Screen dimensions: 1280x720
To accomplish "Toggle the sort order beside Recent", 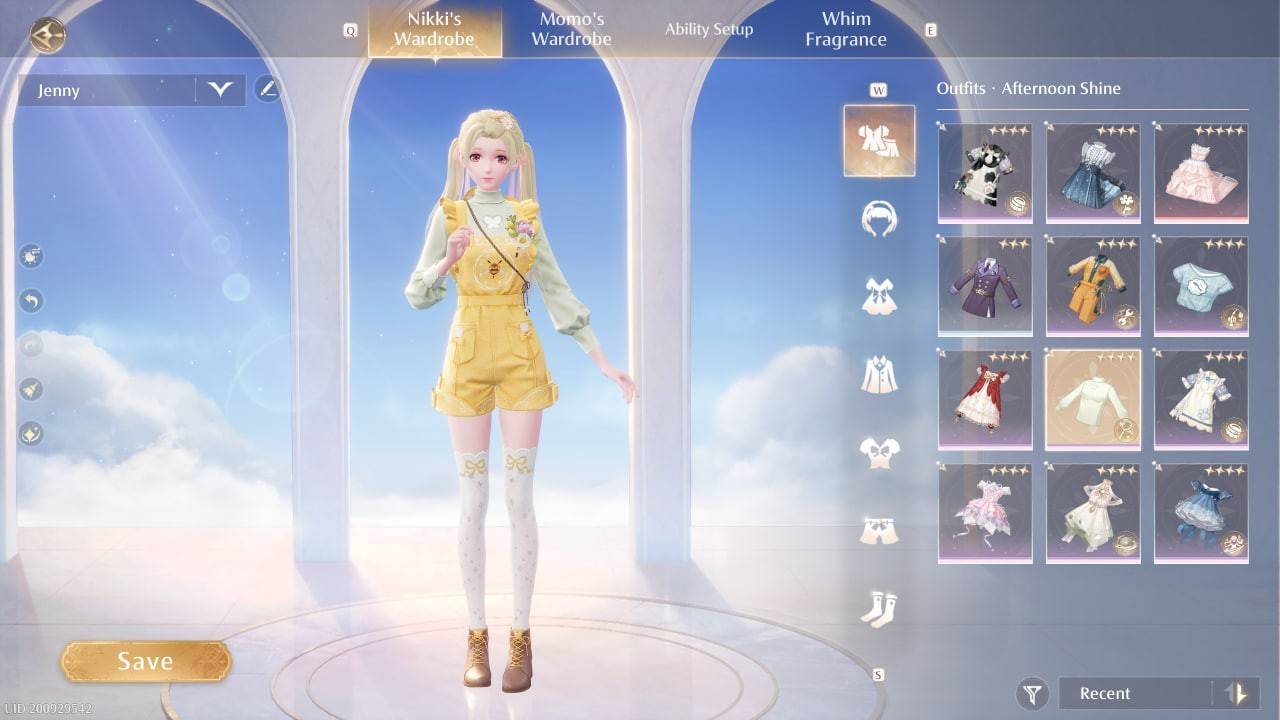I will point(1234,693).
